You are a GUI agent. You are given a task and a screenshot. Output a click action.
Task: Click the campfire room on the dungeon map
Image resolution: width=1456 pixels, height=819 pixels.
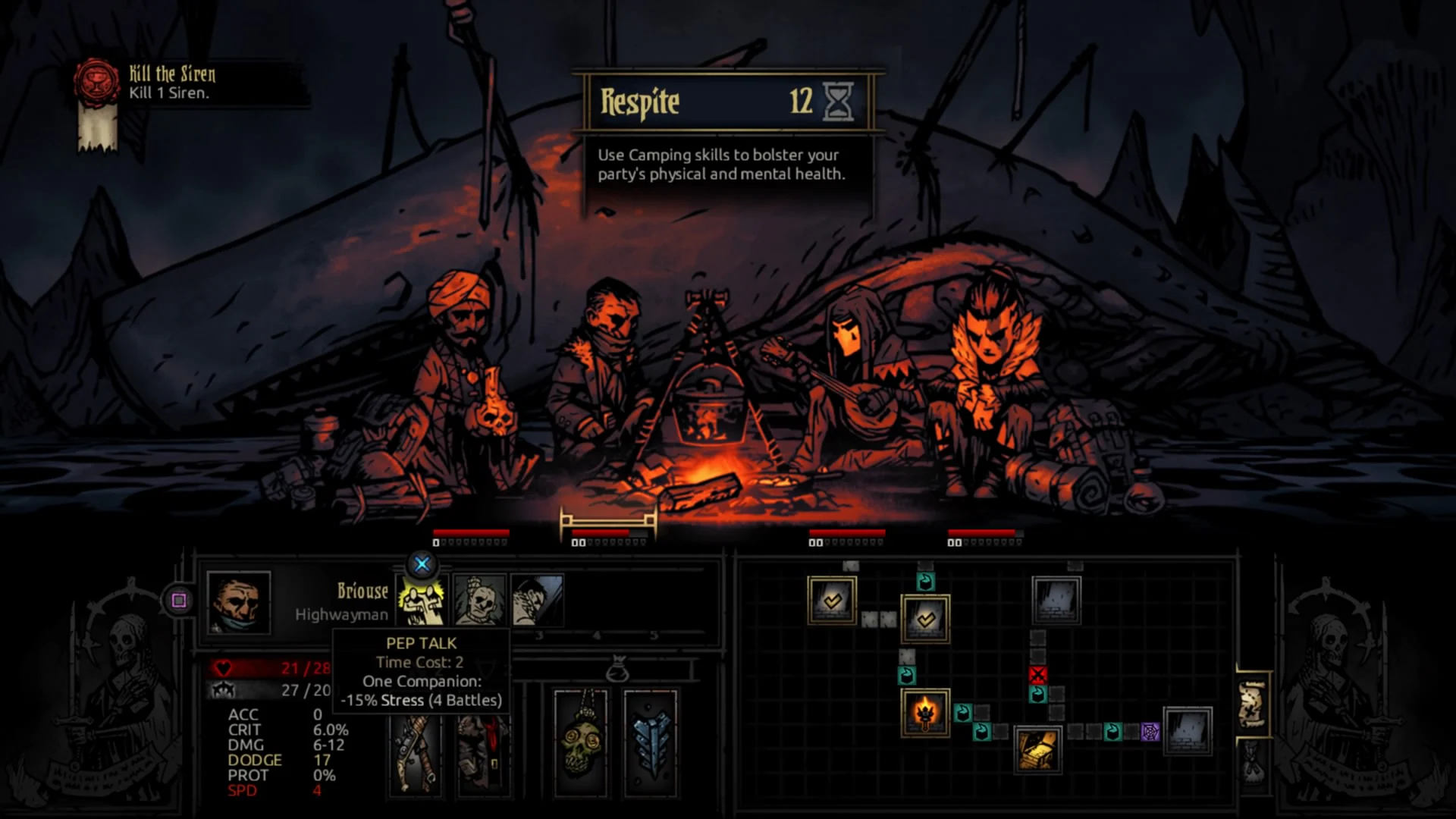click(x=927, y=714)
